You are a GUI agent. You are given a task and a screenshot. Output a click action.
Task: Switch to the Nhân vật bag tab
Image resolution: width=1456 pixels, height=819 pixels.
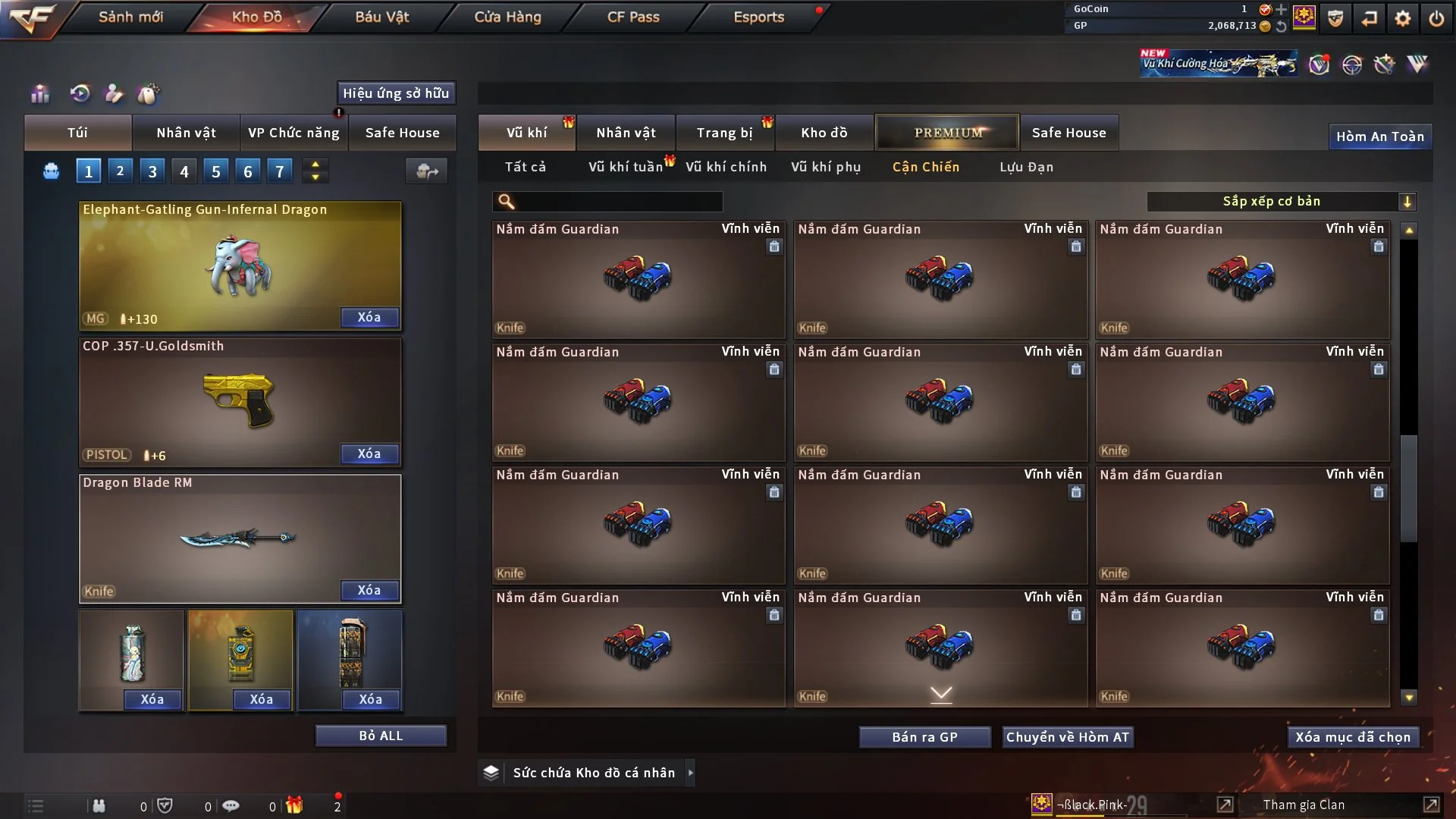(186, 133)
